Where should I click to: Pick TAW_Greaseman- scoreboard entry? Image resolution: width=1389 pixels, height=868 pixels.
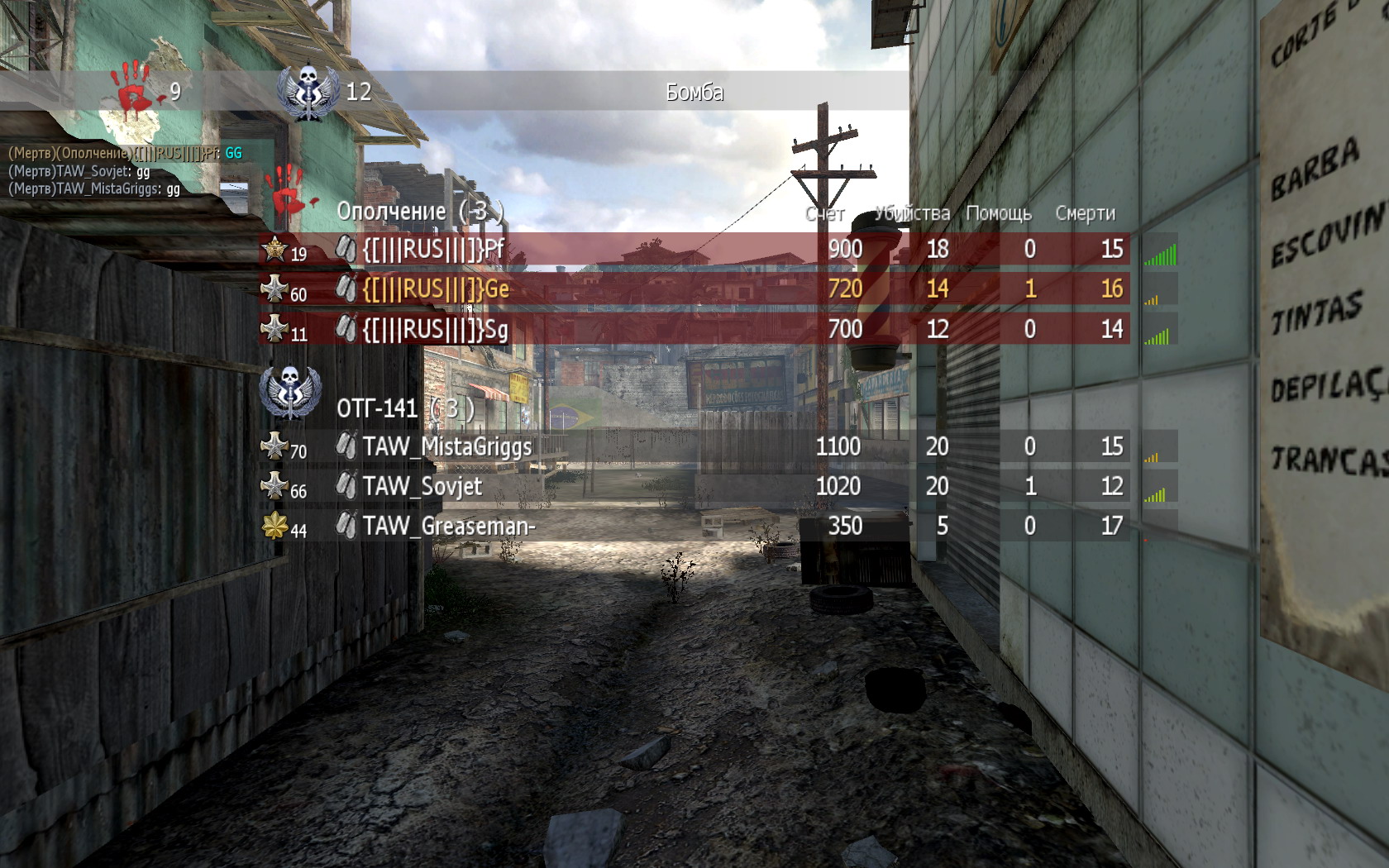tap(449, 526)
